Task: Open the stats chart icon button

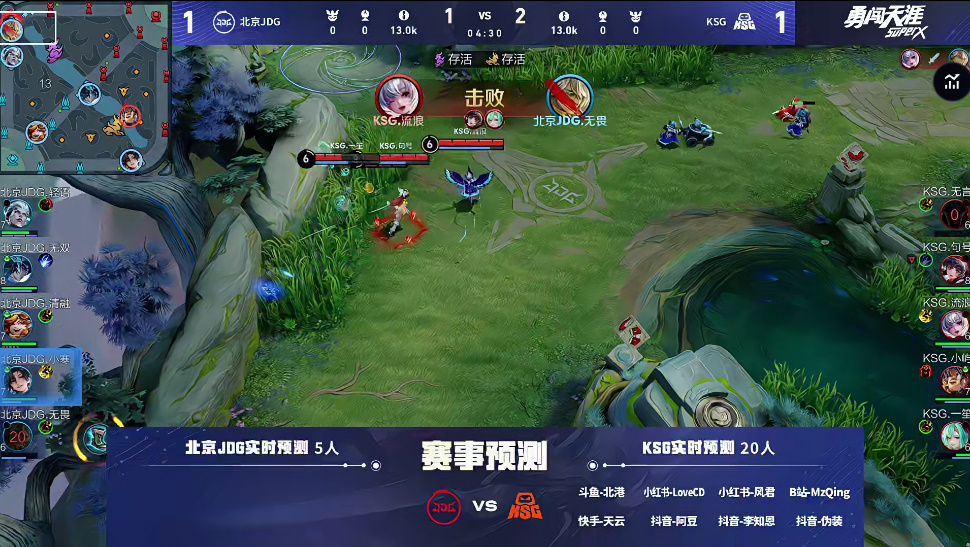Action: 950,84
